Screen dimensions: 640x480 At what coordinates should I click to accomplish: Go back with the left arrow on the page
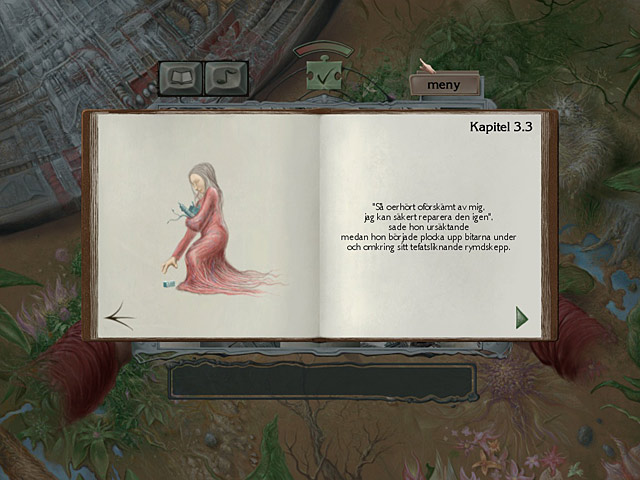point(120,317)
